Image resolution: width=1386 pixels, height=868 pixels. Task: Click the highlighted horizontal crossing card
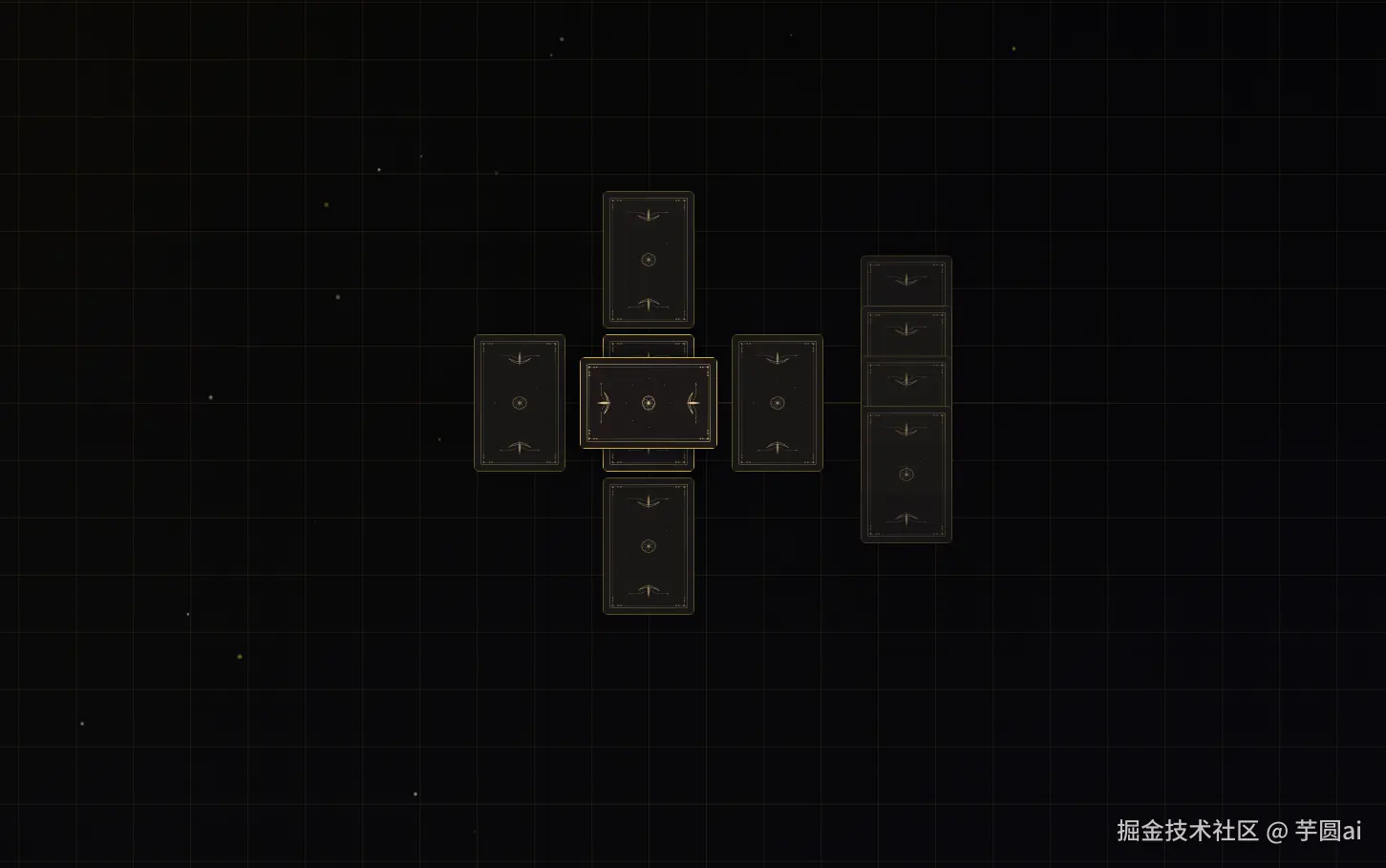[x=649, y=403]
